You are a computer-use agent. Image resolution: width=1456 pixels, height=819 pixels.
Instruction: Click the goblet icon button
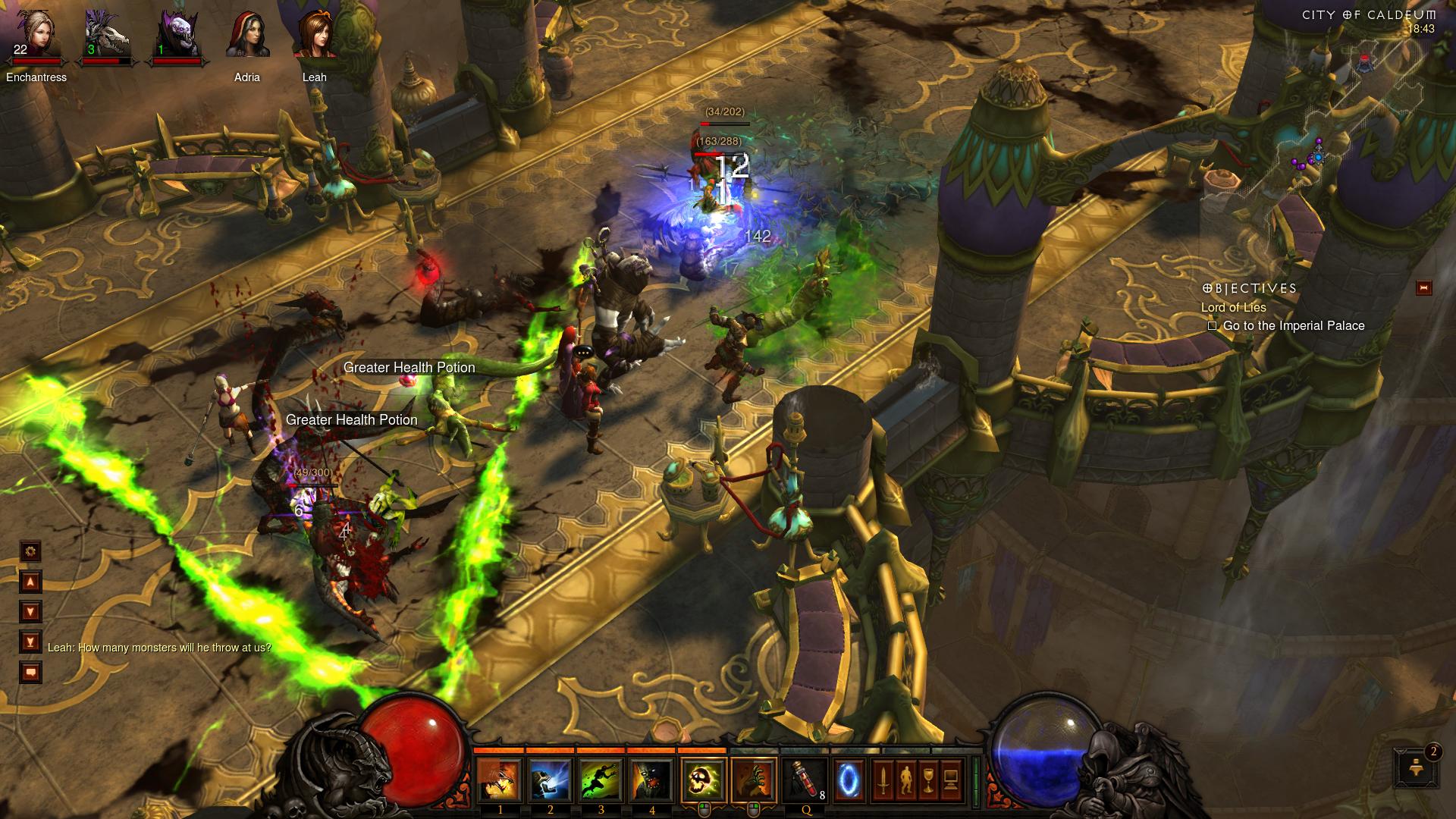tap(928, 780)
